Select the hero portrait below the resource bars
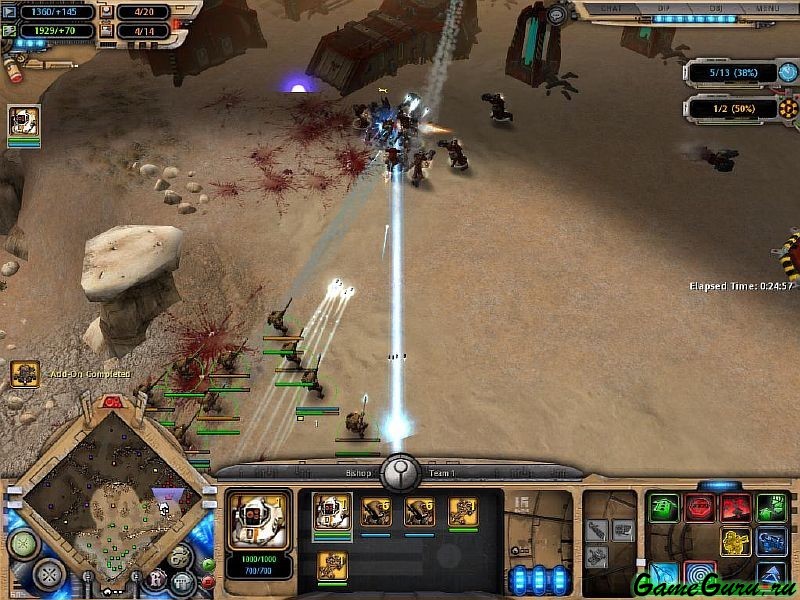Viewport: 800px width, 600px height. click(x=24, y=121)
